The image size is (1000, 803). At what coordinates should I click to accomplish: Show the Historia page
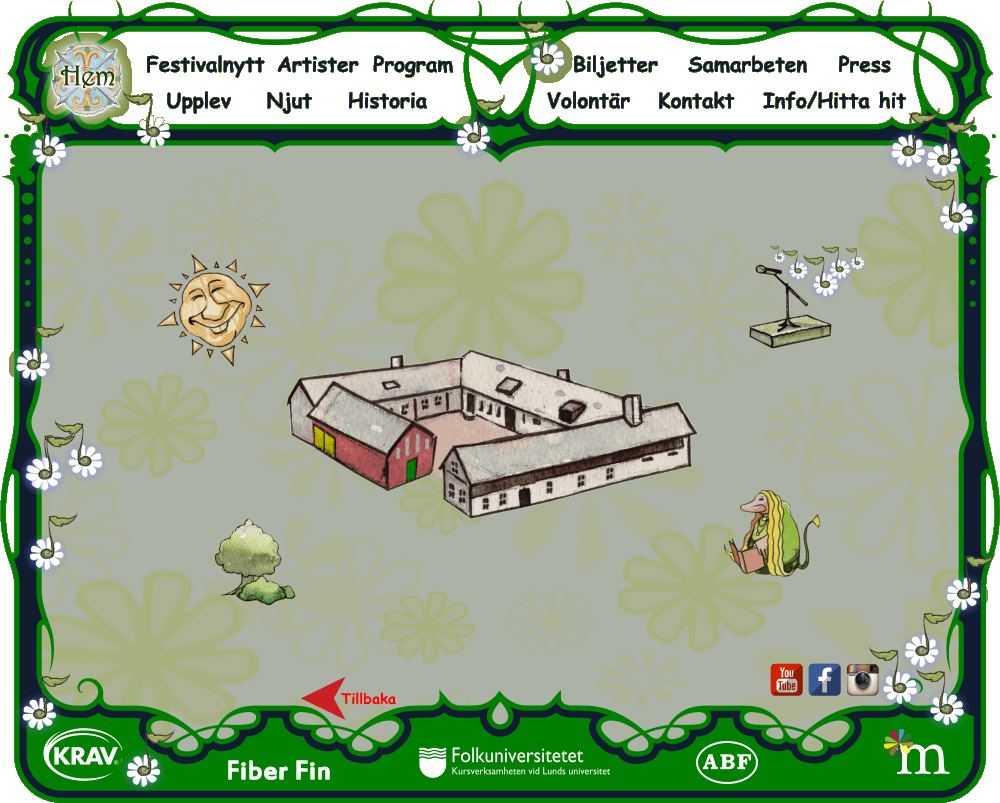tap(387, 102)
